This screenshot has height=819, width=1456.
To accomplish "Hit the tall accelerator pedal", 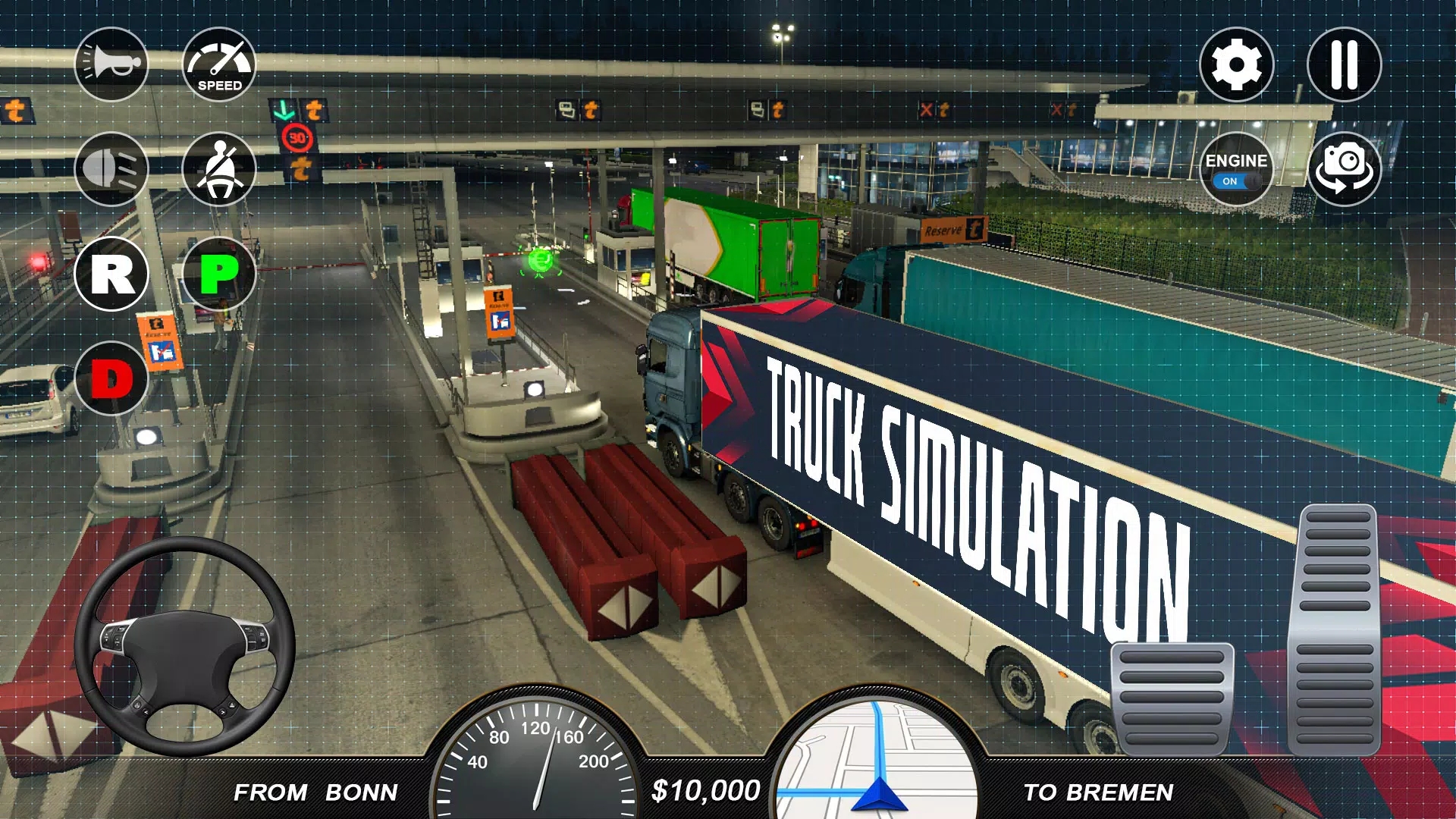I will (1338, 629).
